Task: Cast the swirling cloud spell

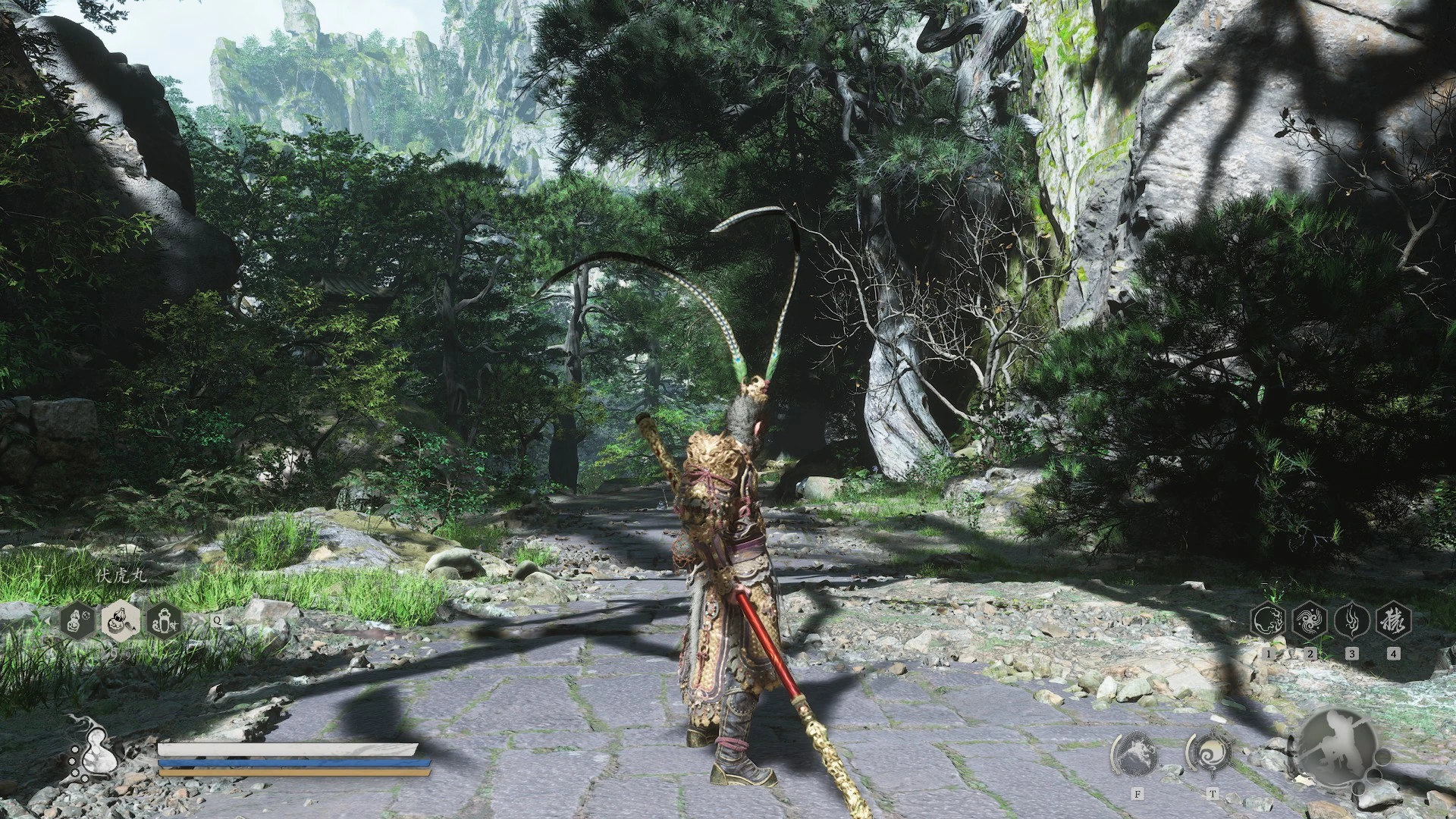Action: [1310, 621]
